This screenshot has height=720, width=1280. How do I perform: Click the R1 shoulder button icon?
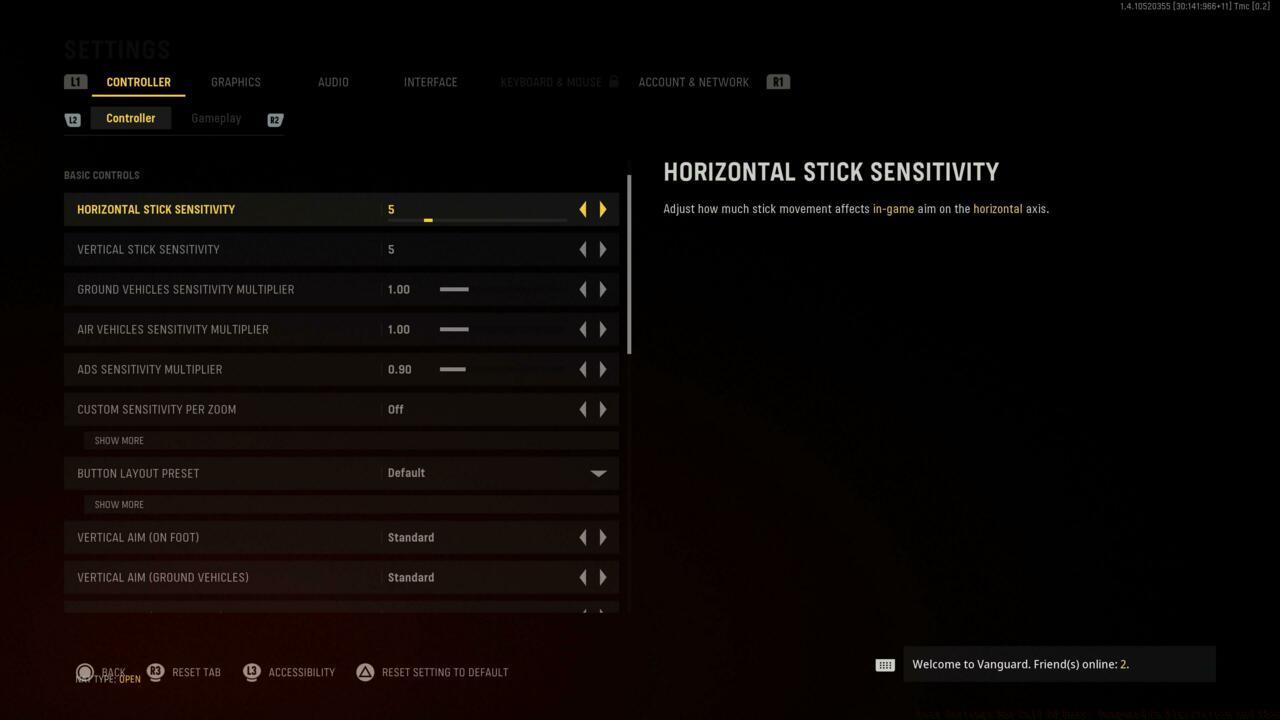coord(778,81)
